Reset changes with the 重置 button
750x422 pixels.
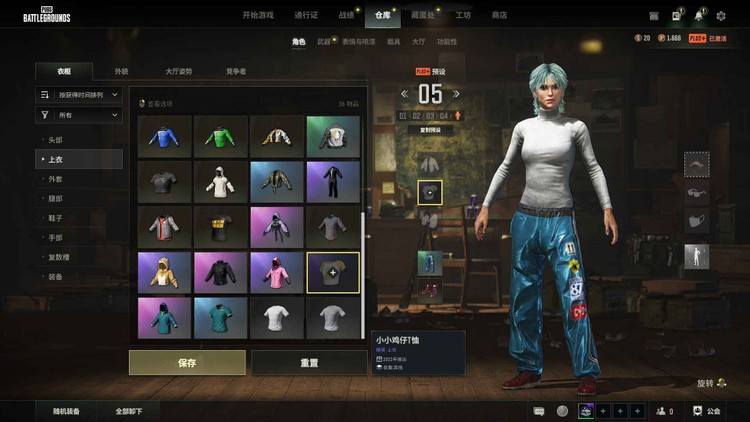coord(309,362)
